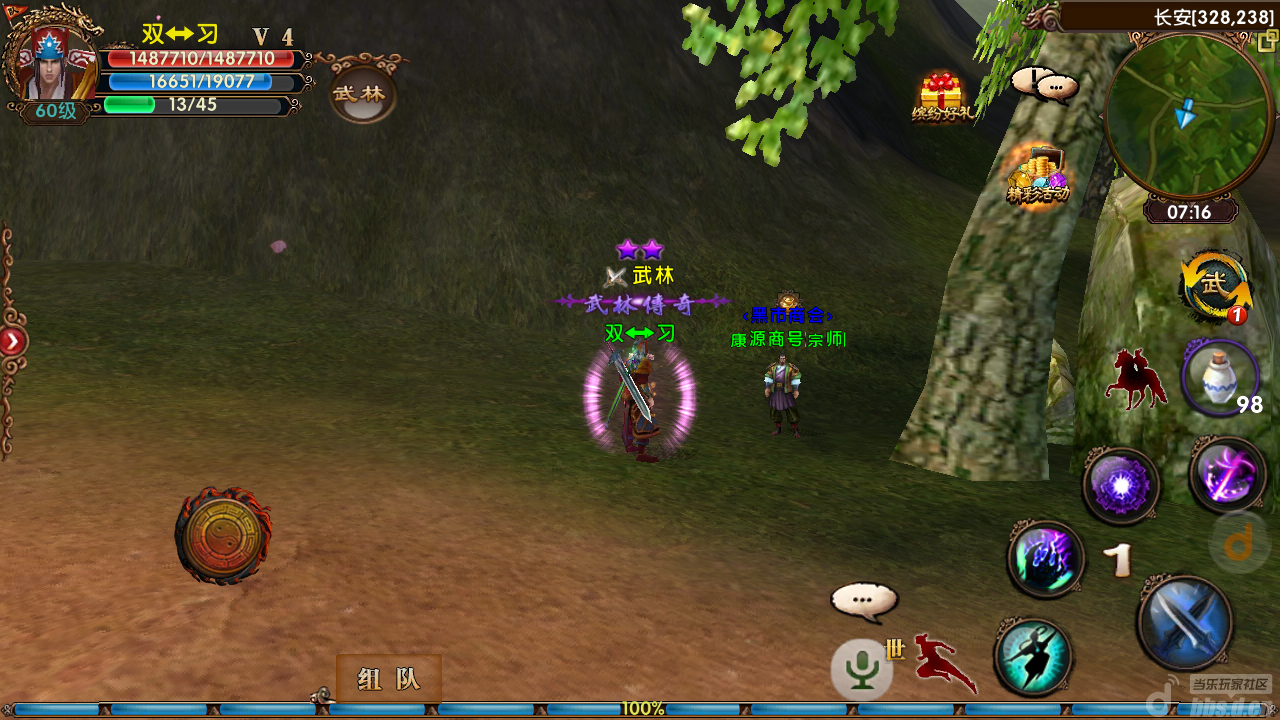
Task: Activate the purple slash skill
Action: 1228,475
